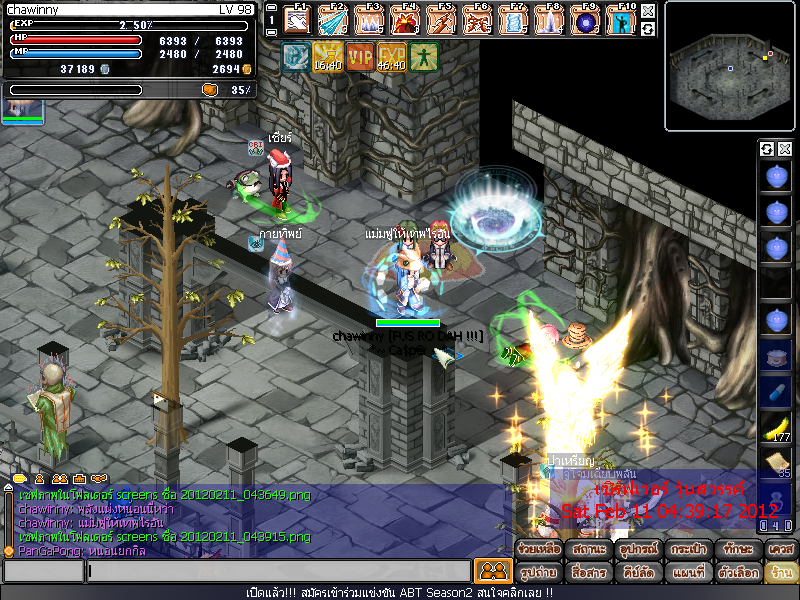Use the banana item slot
800x600 pixels.
point(776,427)
